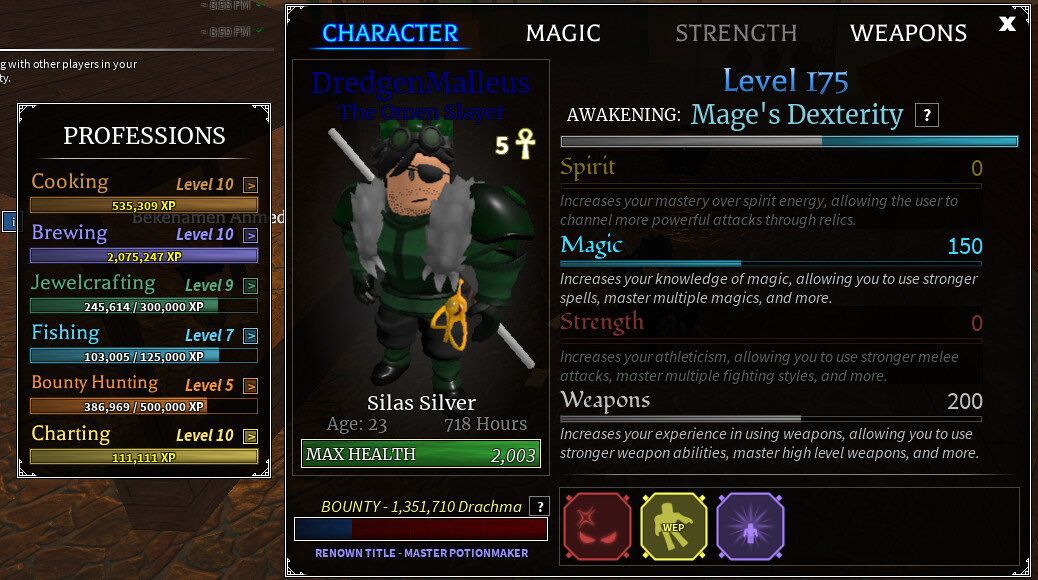Open the Magic tab
Screen dimensions: 1038x580
pos(563,33)
